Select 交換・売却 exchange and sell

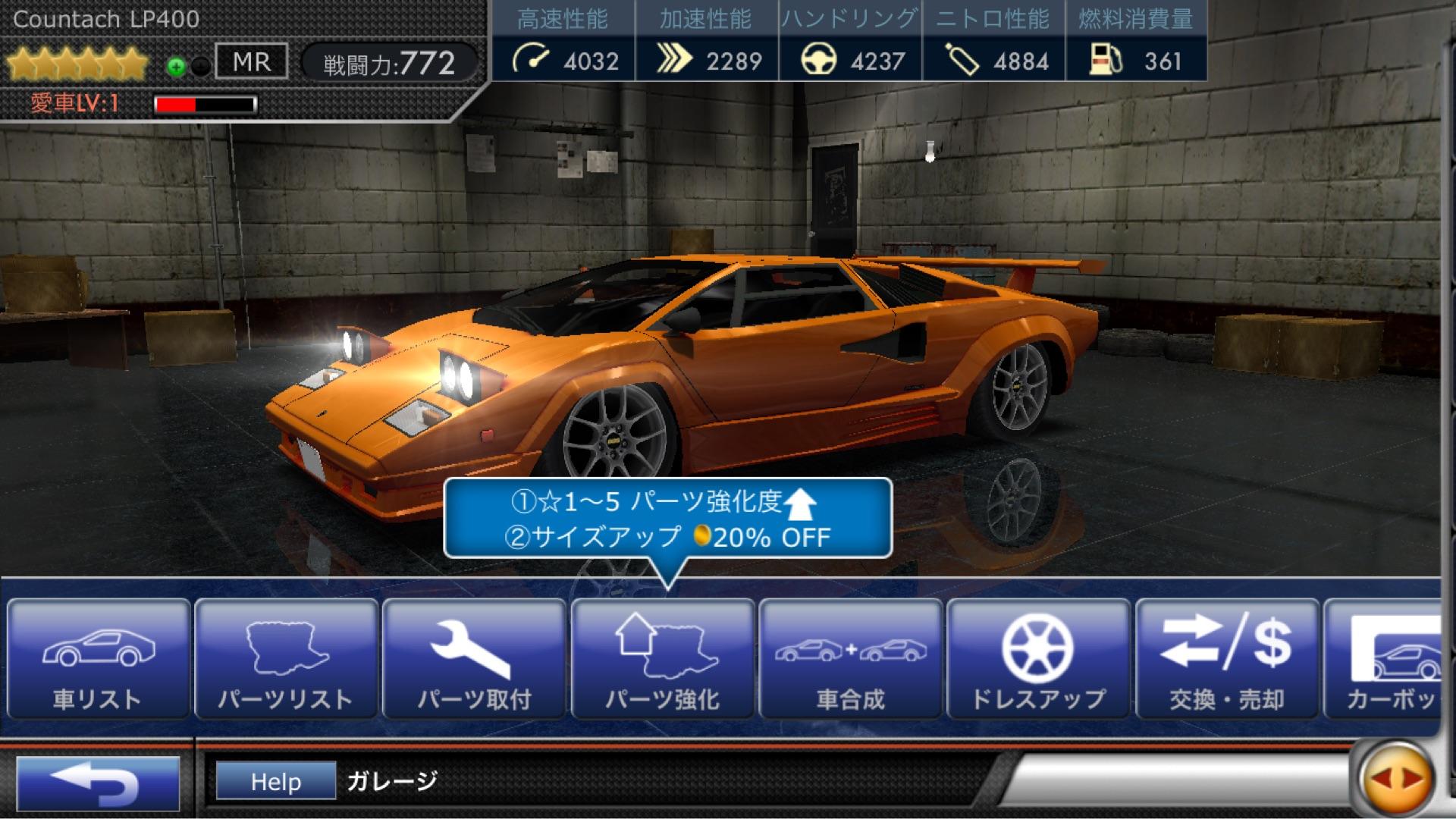(x=1226, y=658)
